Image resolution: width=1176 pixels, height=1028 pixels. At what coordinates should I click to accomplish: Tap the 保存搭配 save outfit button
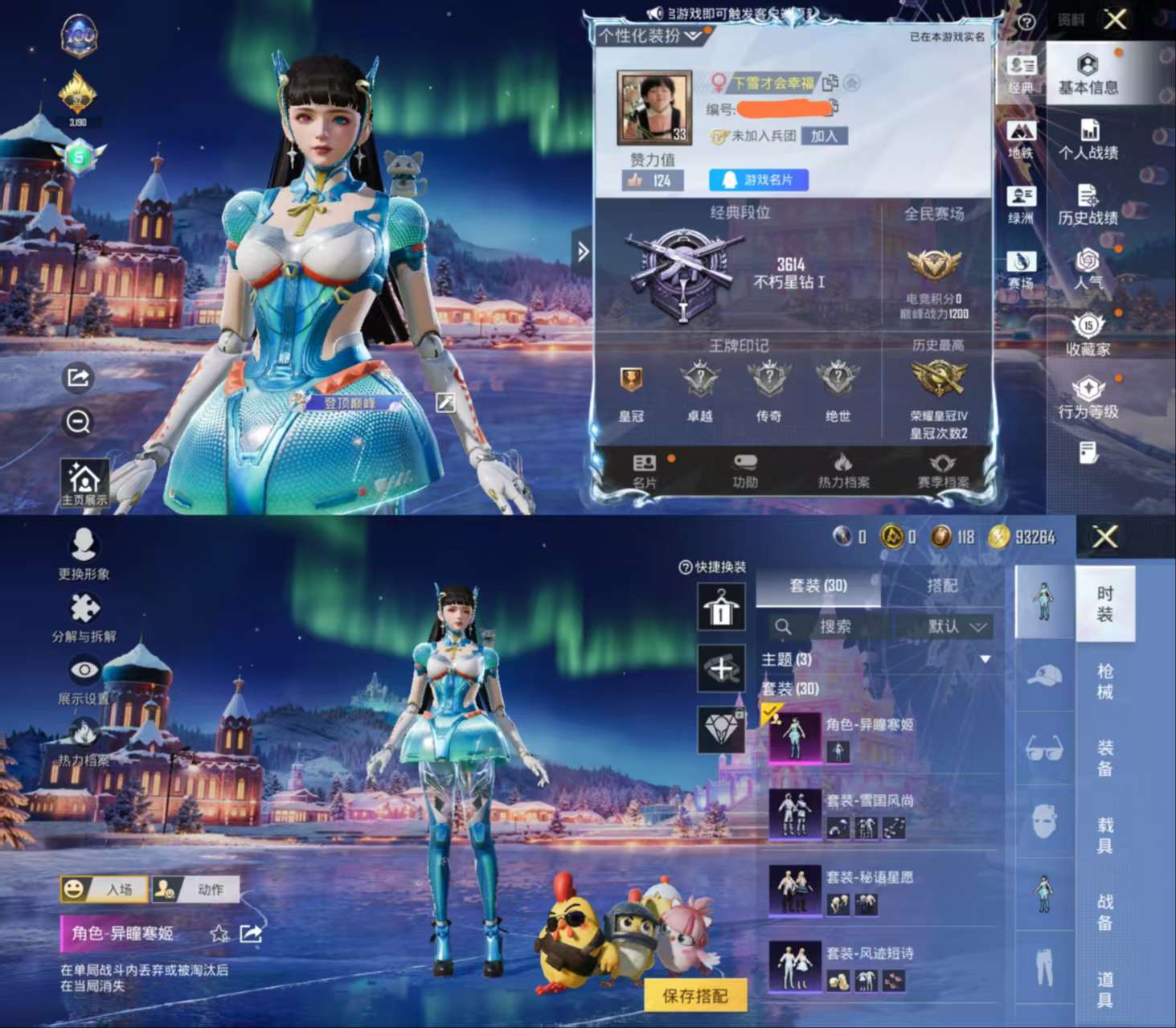[x=696, y=997]
